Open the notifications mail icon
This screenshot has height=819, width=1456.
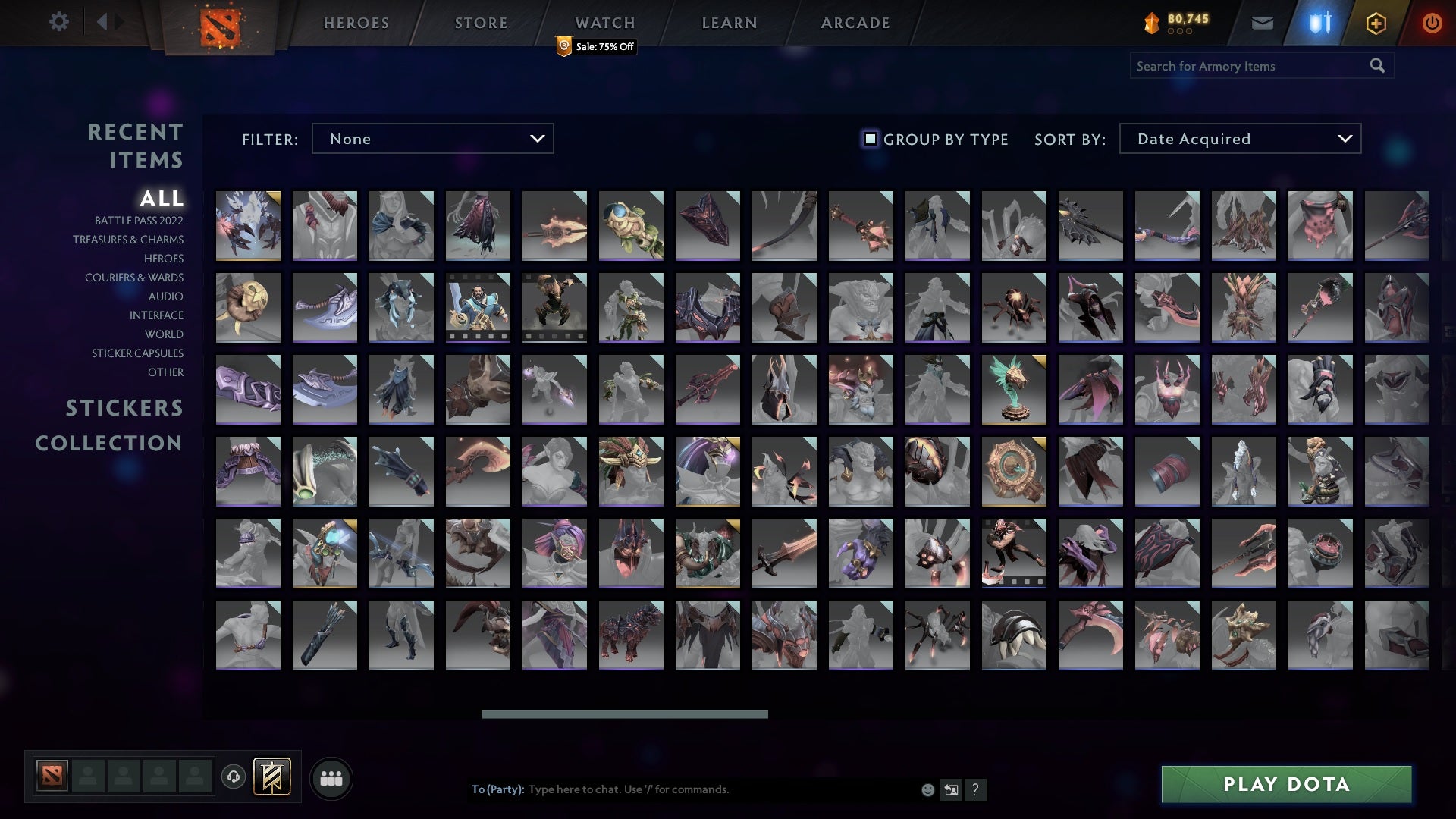(1263, 23)
